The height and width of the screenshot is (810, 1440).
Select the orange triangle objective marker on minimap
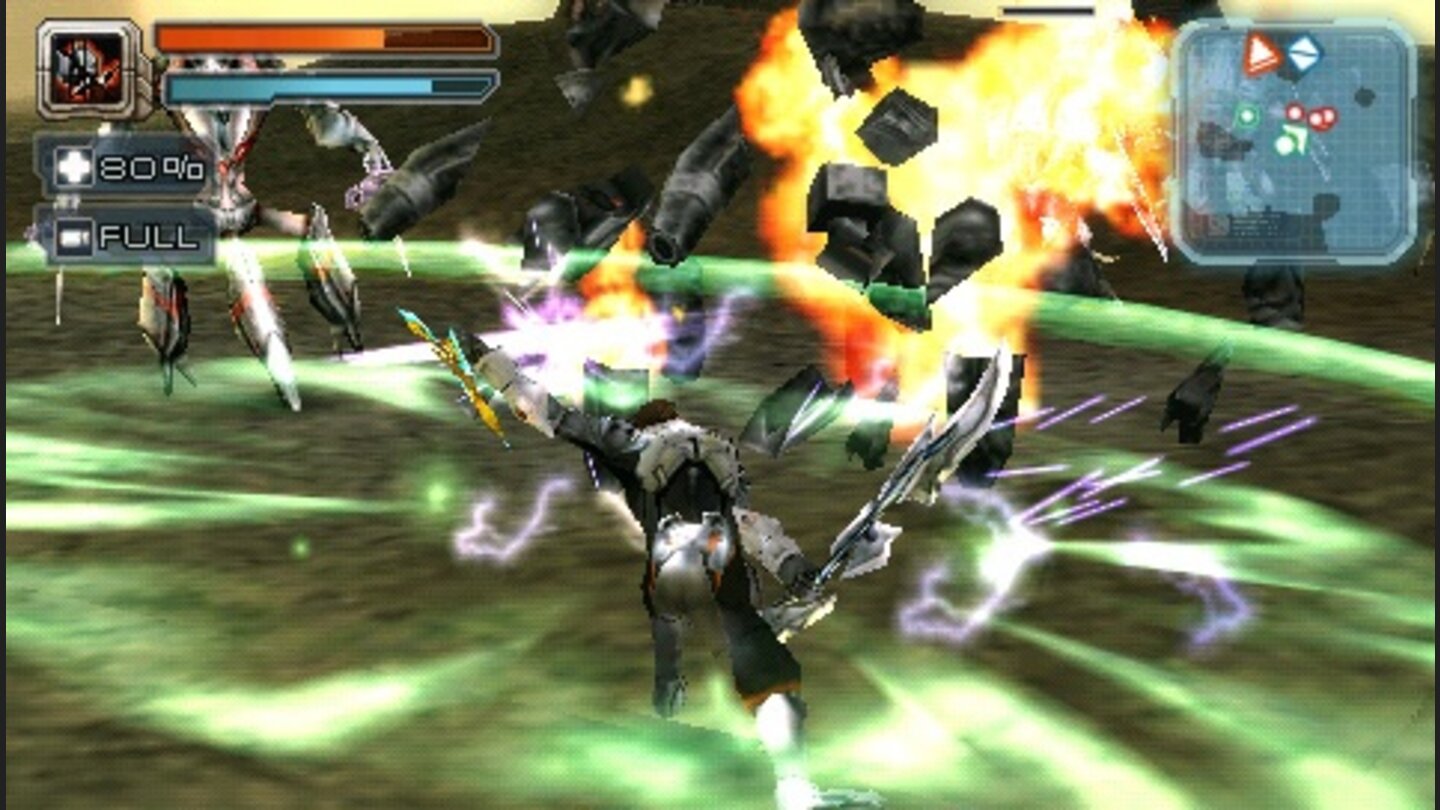(1261, 53)
